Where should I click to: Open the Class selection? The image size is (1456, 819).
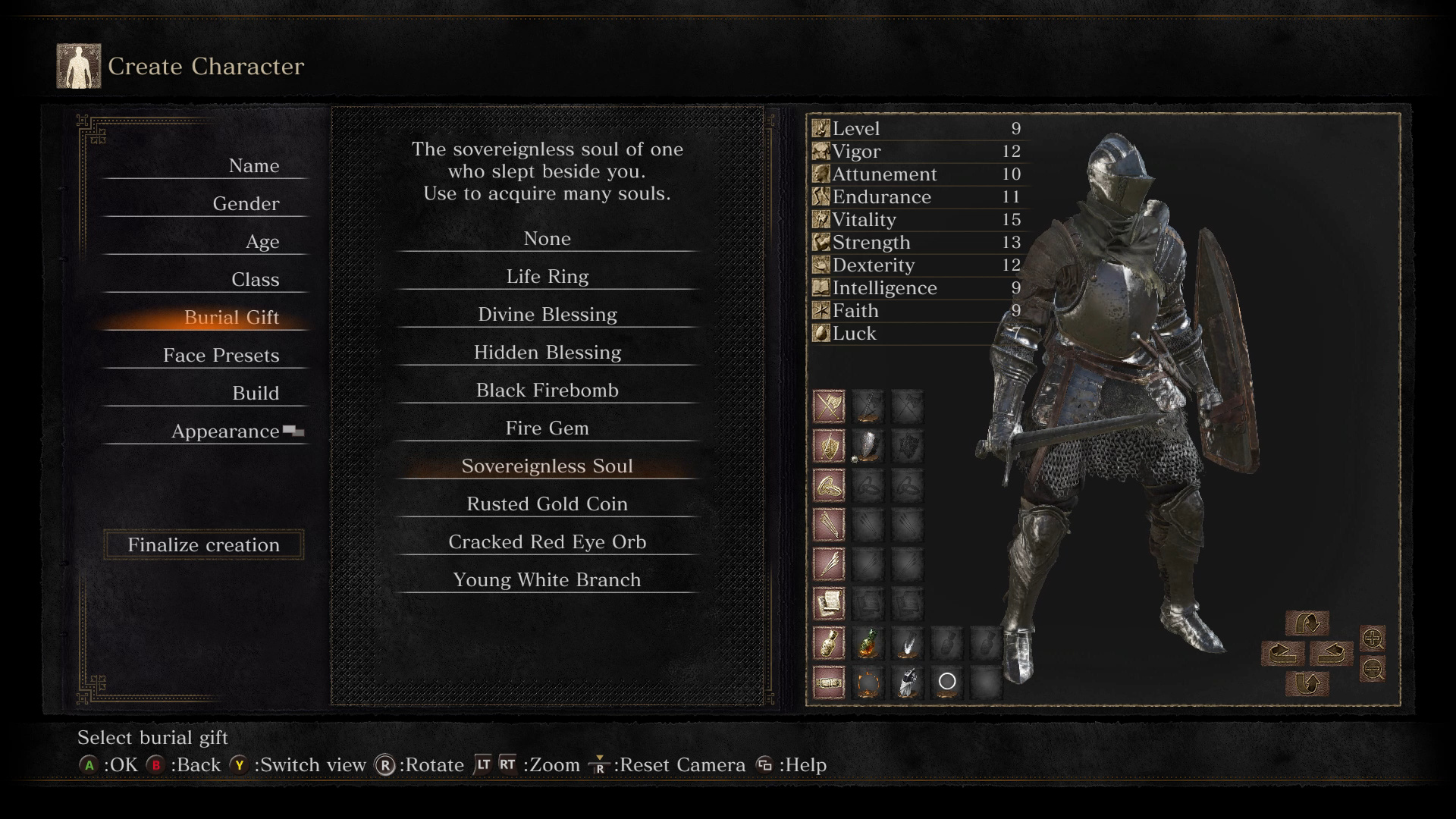(255, 280)
